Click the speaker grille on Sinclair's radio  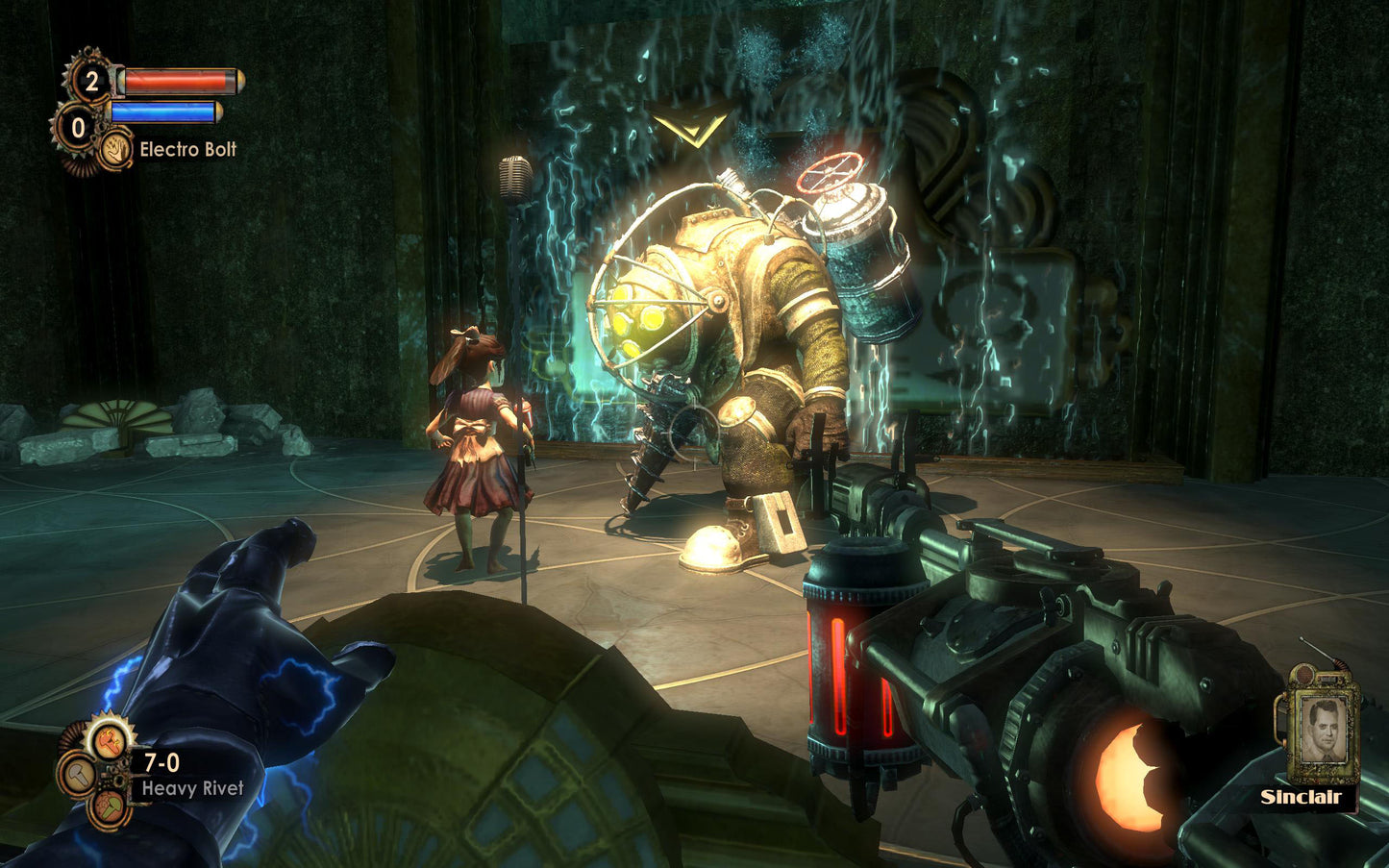click(1304, 676)
